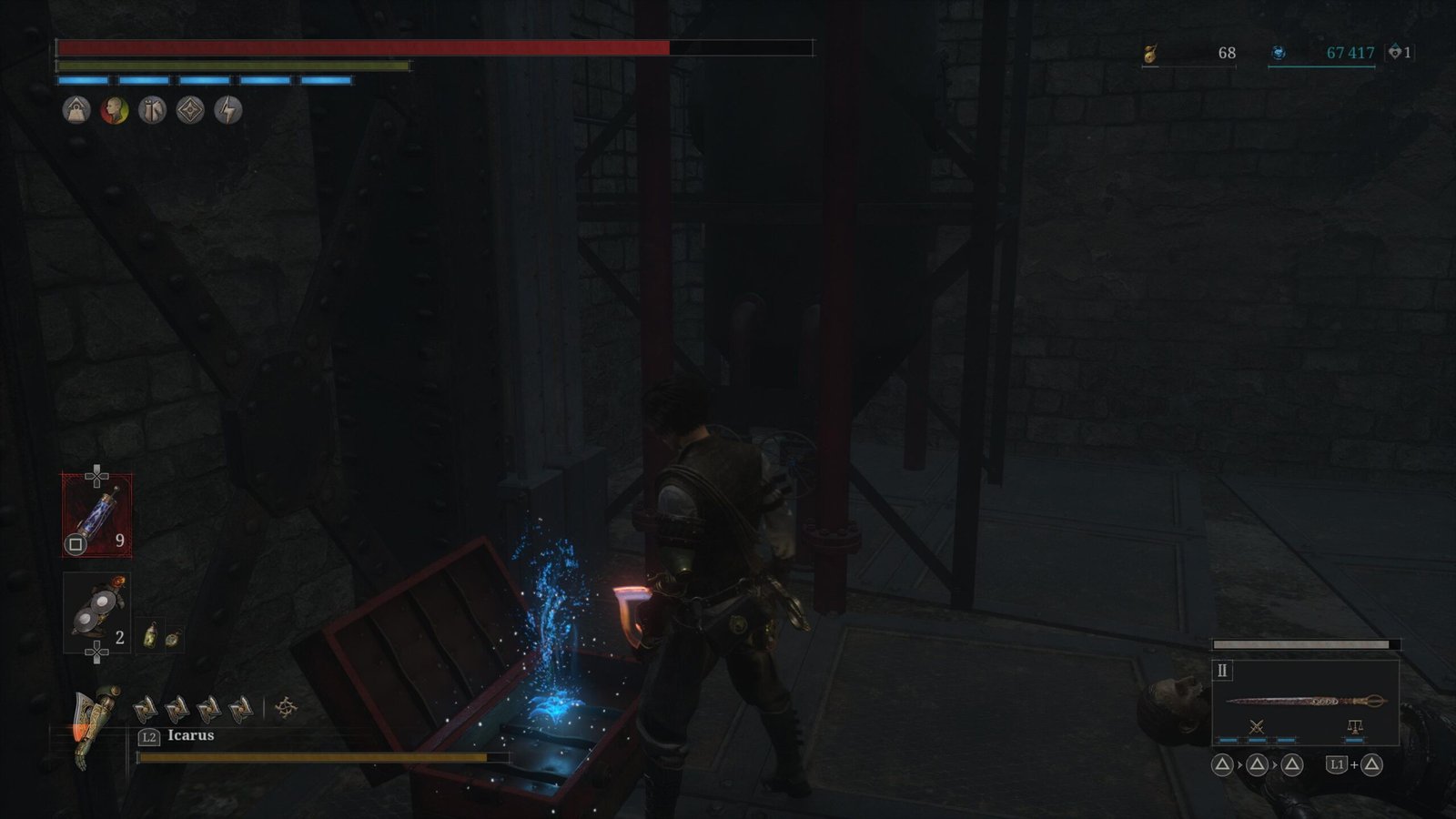Click the weight status buff icon
This screenshot has height=819, width=1456.
76,110
